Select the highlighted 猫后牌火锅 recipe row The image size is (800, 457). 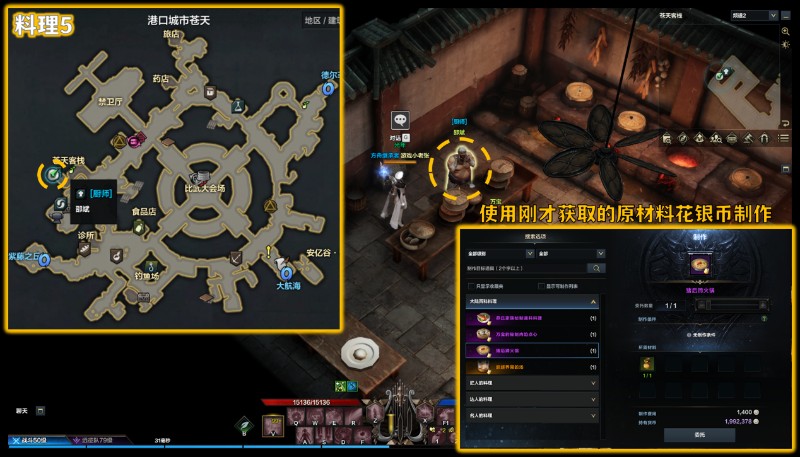[532, 351]
